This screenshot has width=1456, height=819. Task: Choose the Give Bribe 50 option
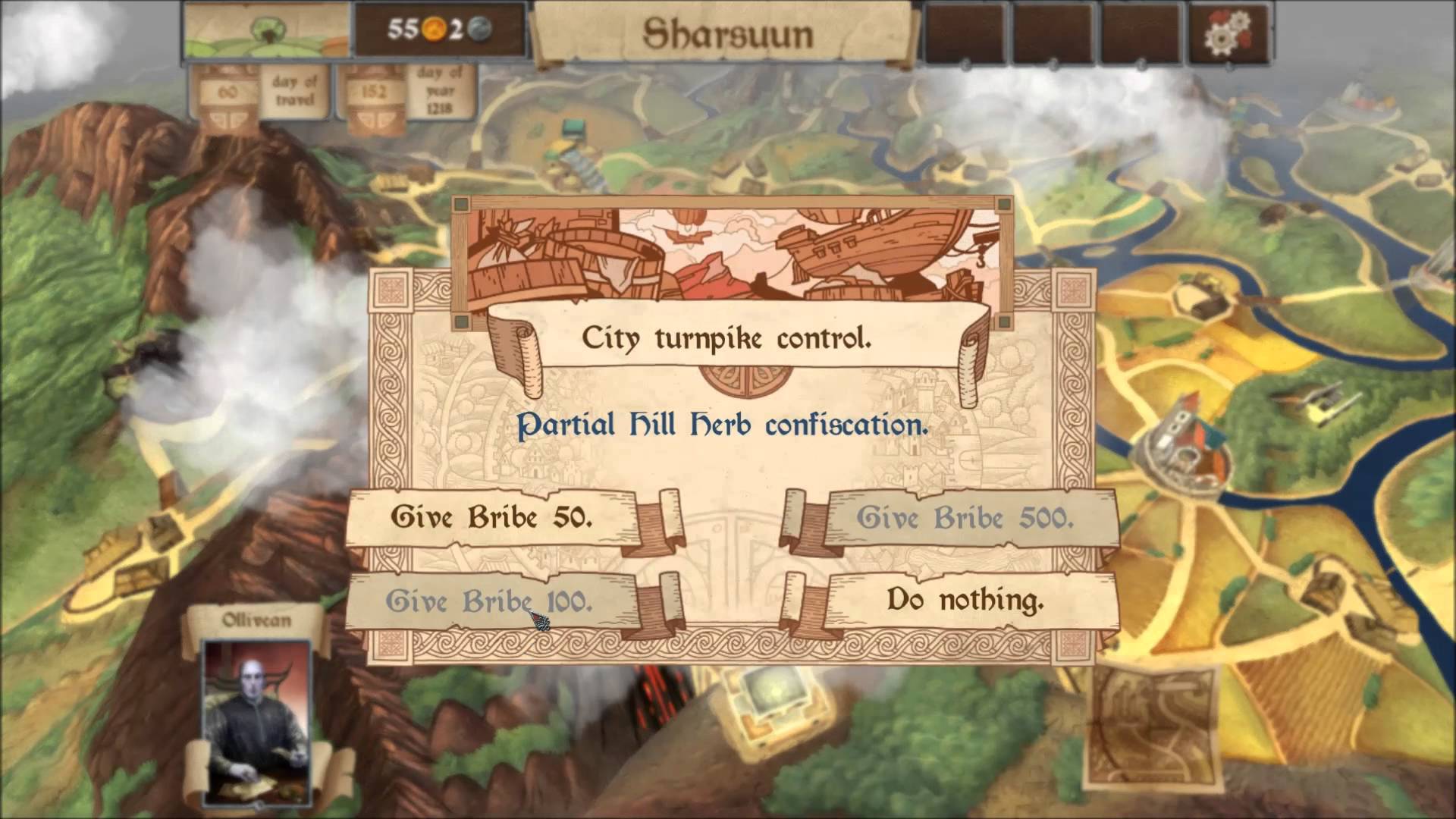(491, 518)
